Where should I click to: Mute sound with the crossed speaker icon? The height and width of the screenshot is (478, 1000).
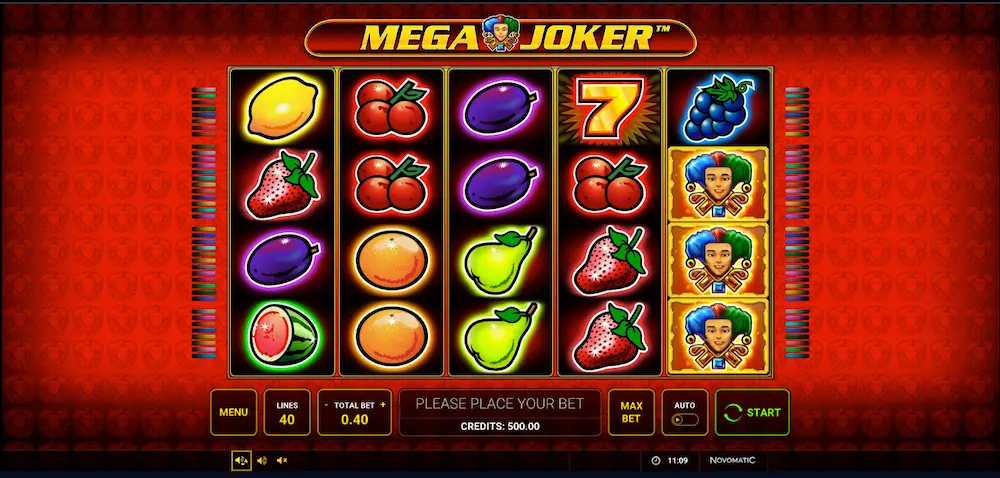282,460
